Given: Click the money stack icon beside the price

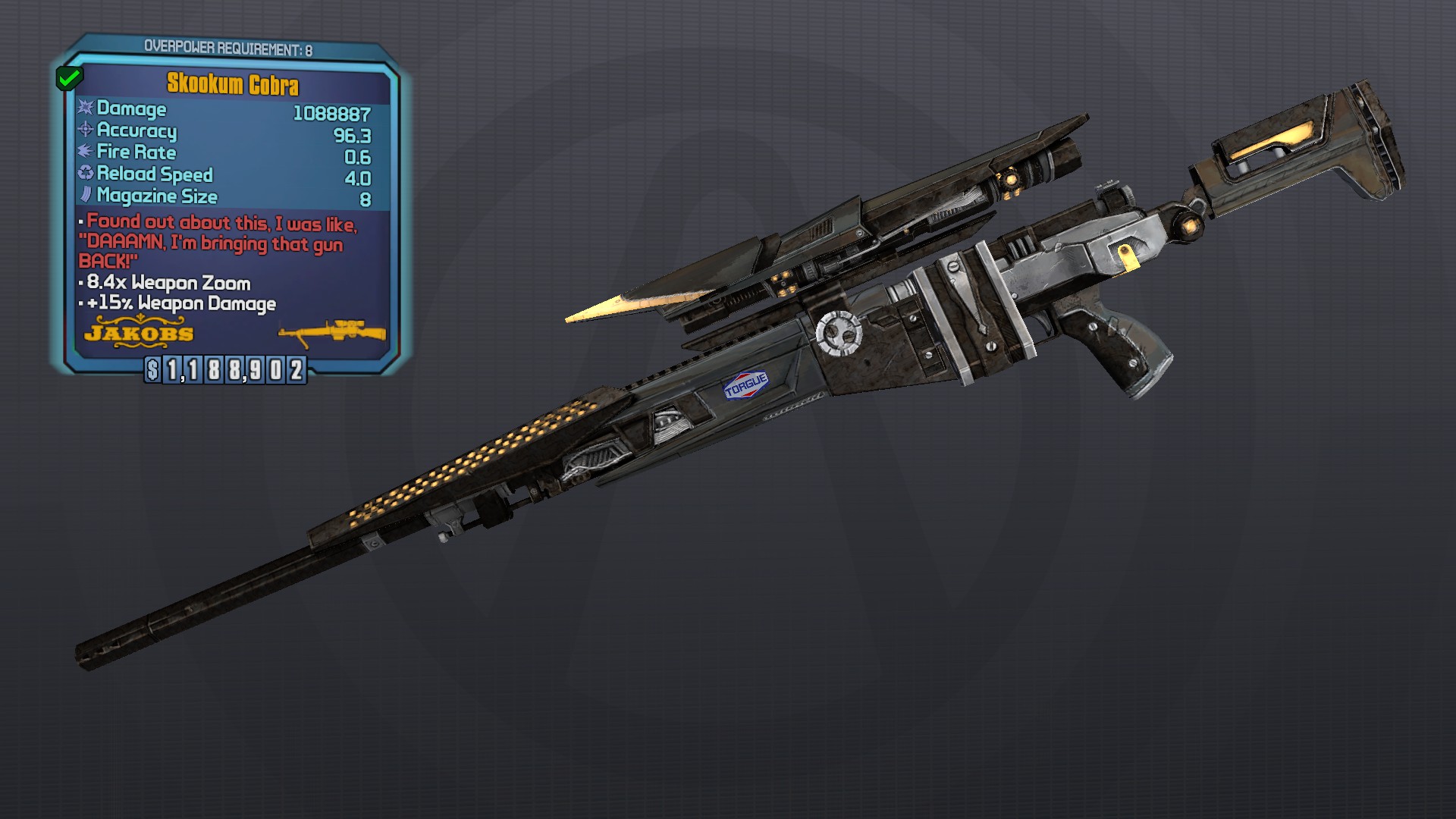Looking at the screenshot, I should point(152,371).
